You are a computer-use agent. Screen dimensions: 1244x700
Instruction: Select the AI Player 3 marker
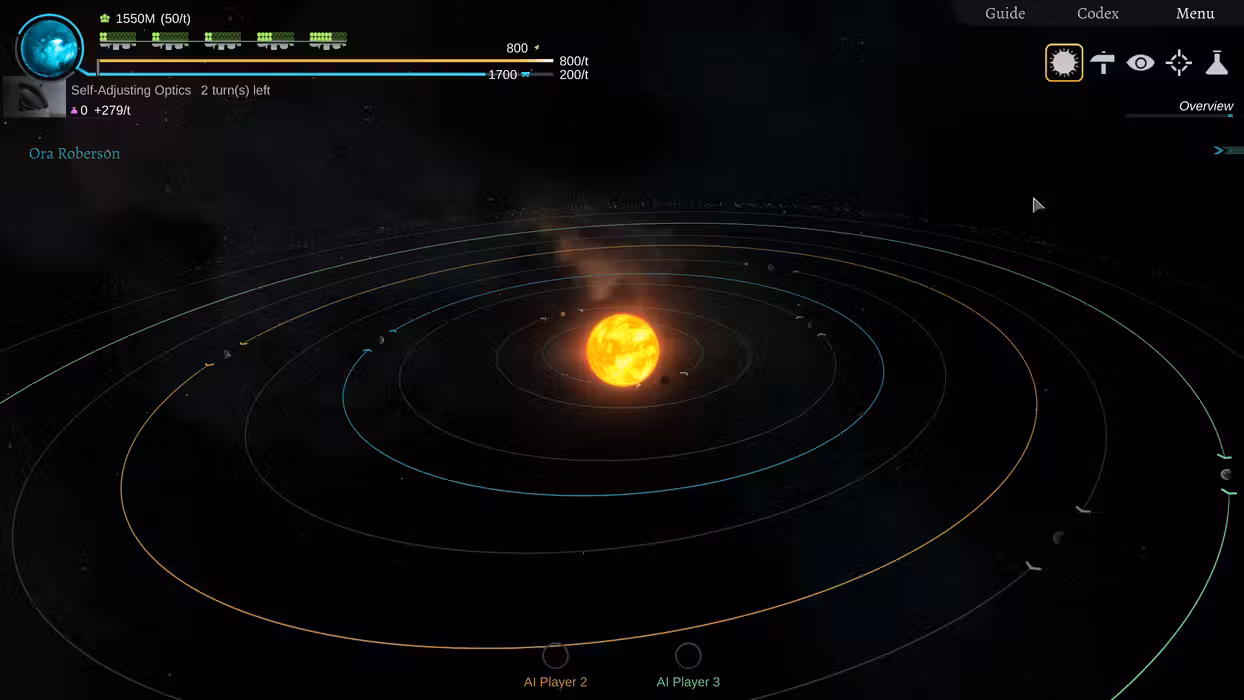coord(688,656)
